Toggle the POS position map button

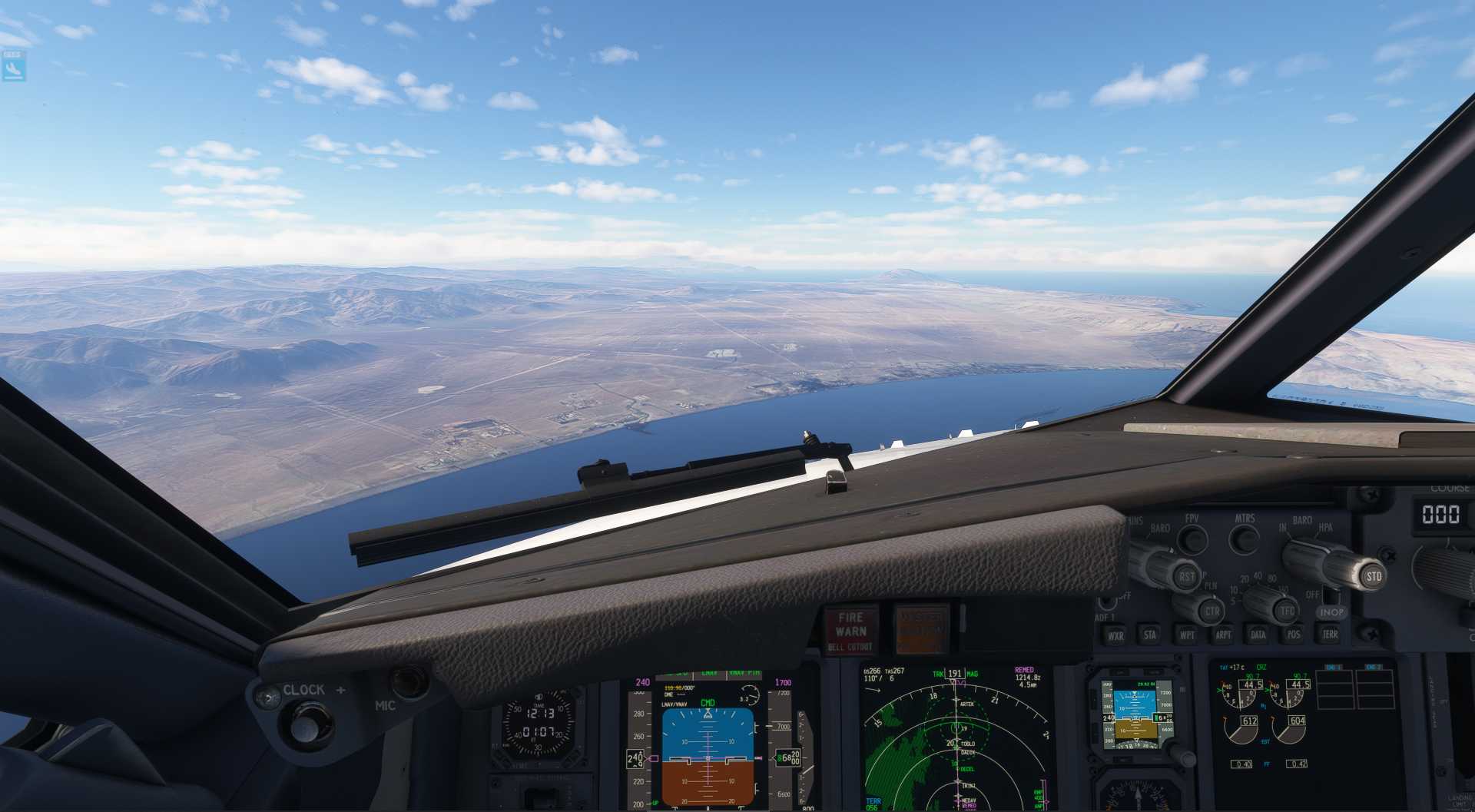pos(1294,635)
